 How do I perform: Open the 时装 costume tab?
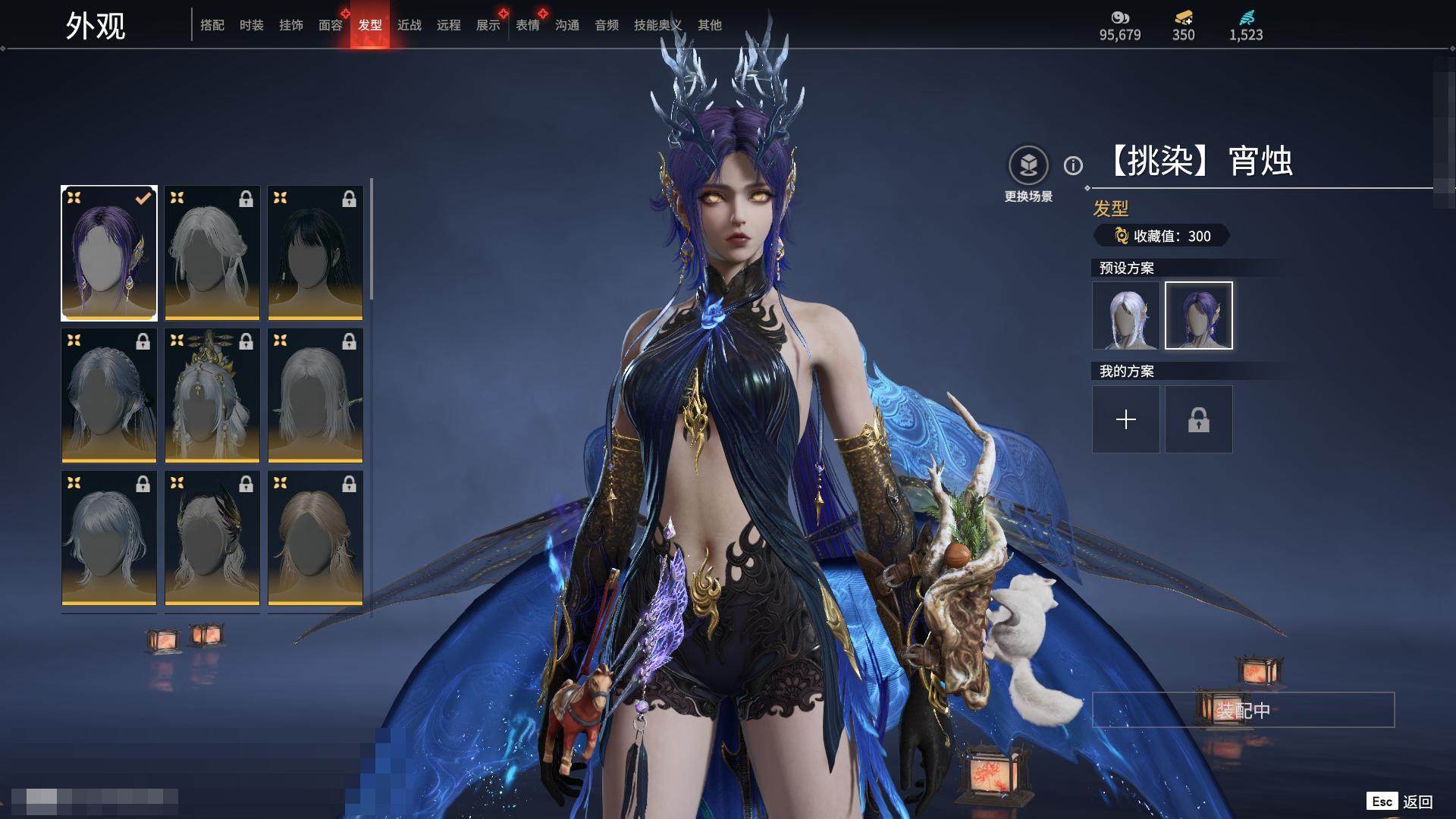252,25
